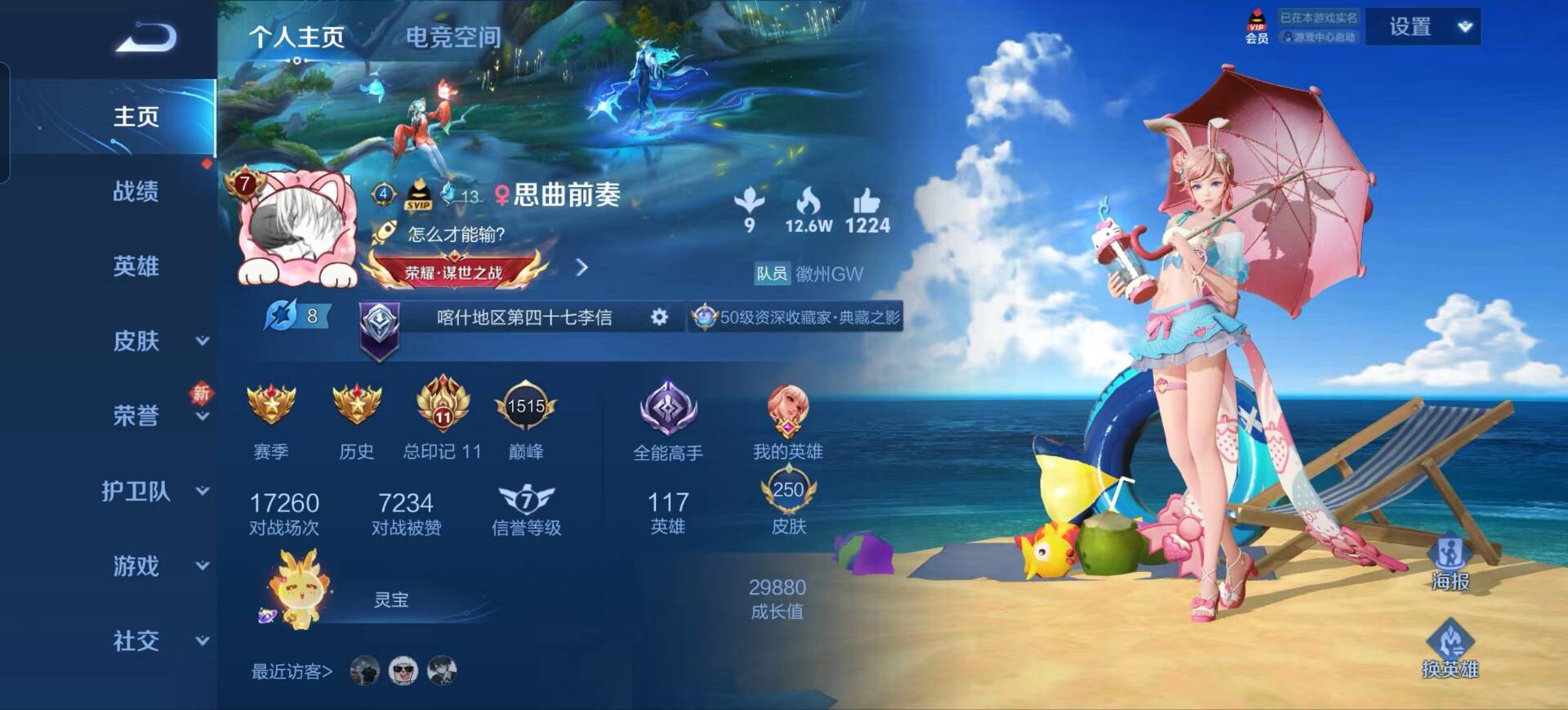The width and height of the screenshot is (1568, 710).
Task: Switch to the 电竞空间 tab
Action: coord(454,36)
